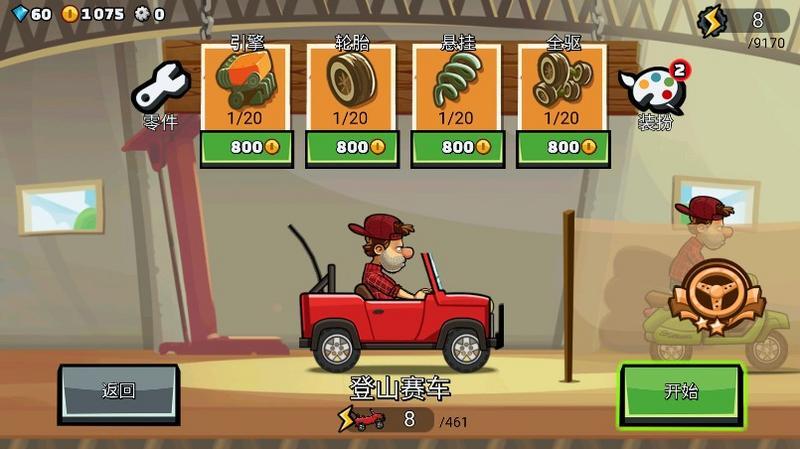
Task: Buy the engine upgrade for 800 coins
Action: point(245,147)
